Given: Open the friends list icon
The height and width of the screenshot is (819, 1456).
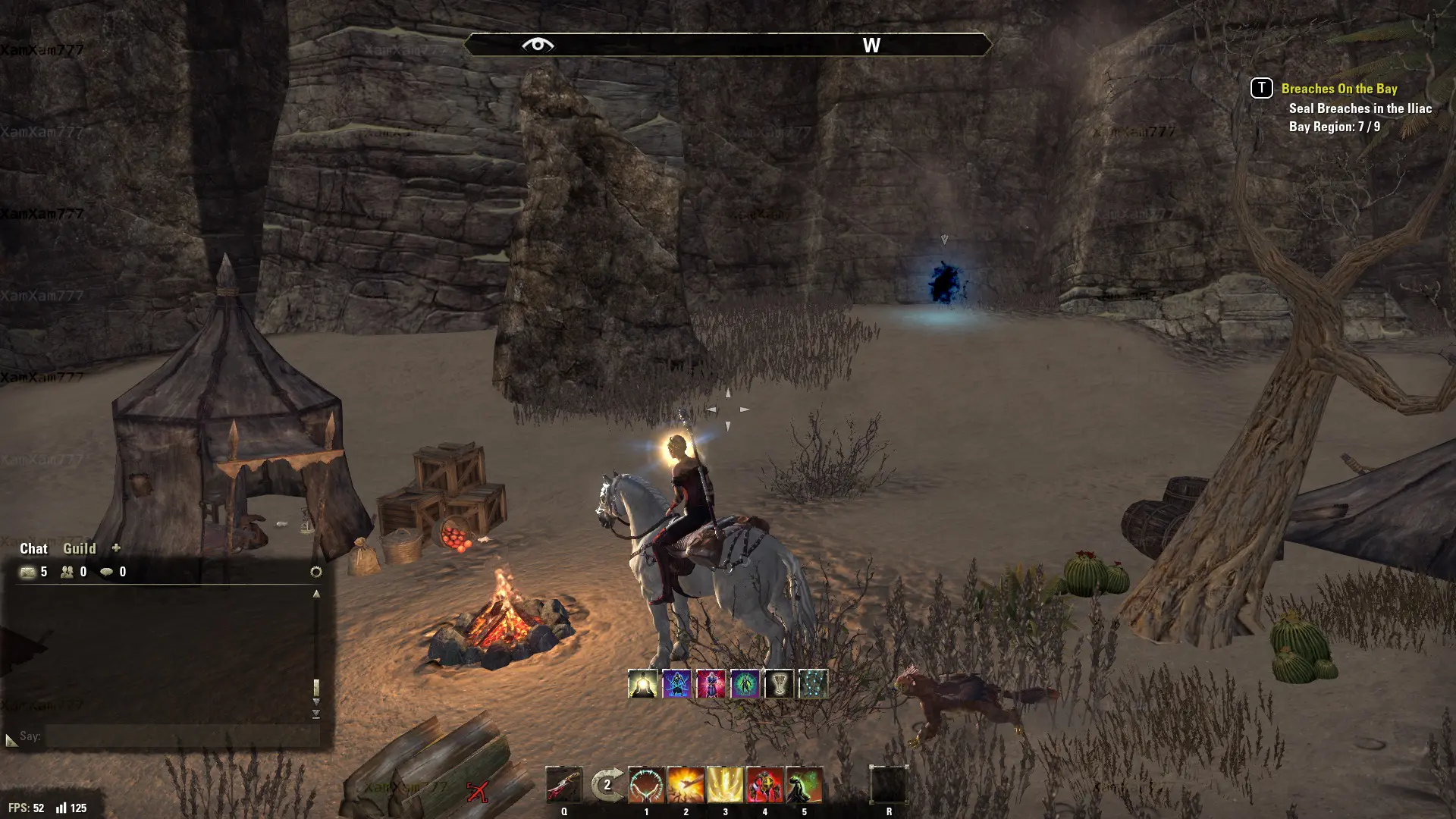Looking at the screenshot, I should pyautogui.click(x=67, y=572).
